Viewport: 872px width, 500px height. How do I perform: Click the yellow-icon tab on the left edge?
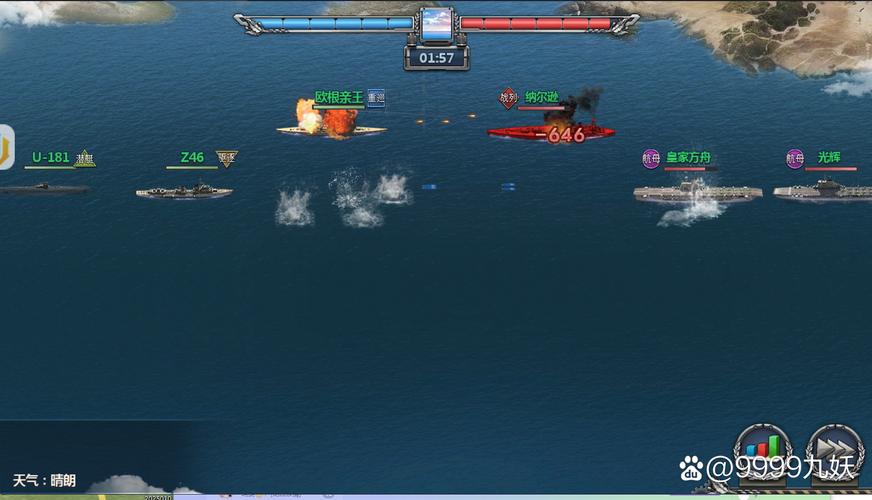click(6, 147)
